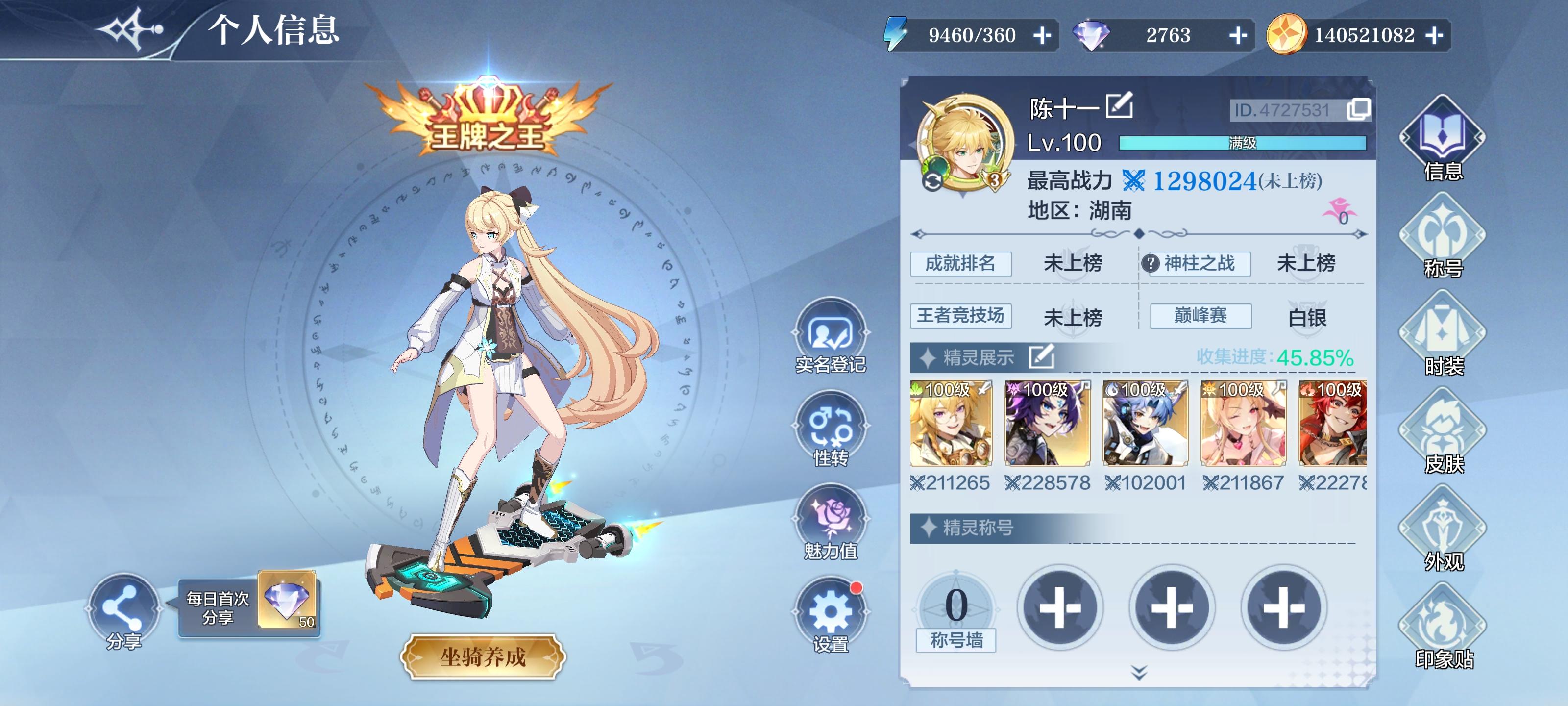Add diamonds with the plus next to 2763
This screenshot has width=1568, height=706.
[1239, 35]
